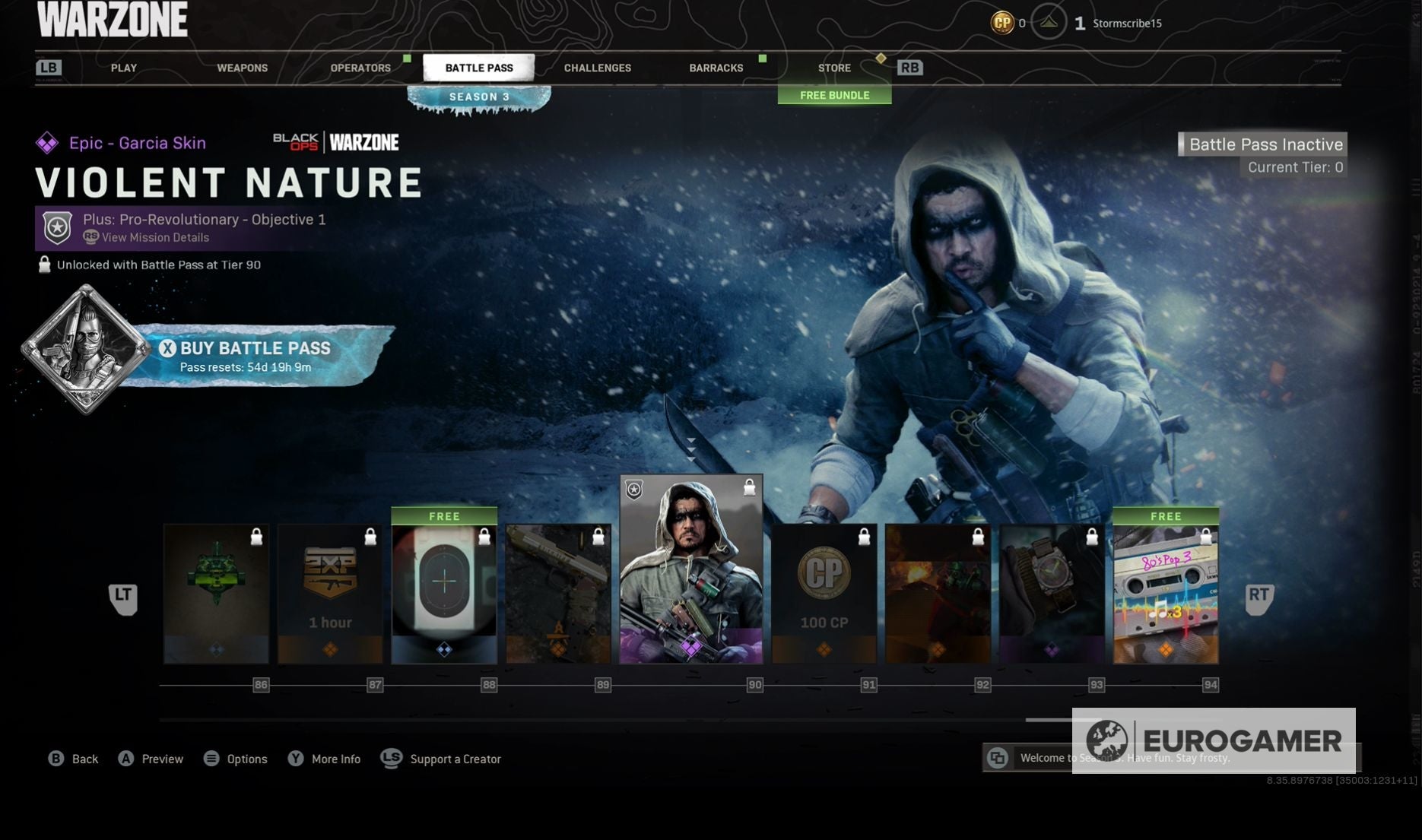The image size is (1422, 840).
Task: Click the CP currency icon
Action: (x=1003, y=23)
